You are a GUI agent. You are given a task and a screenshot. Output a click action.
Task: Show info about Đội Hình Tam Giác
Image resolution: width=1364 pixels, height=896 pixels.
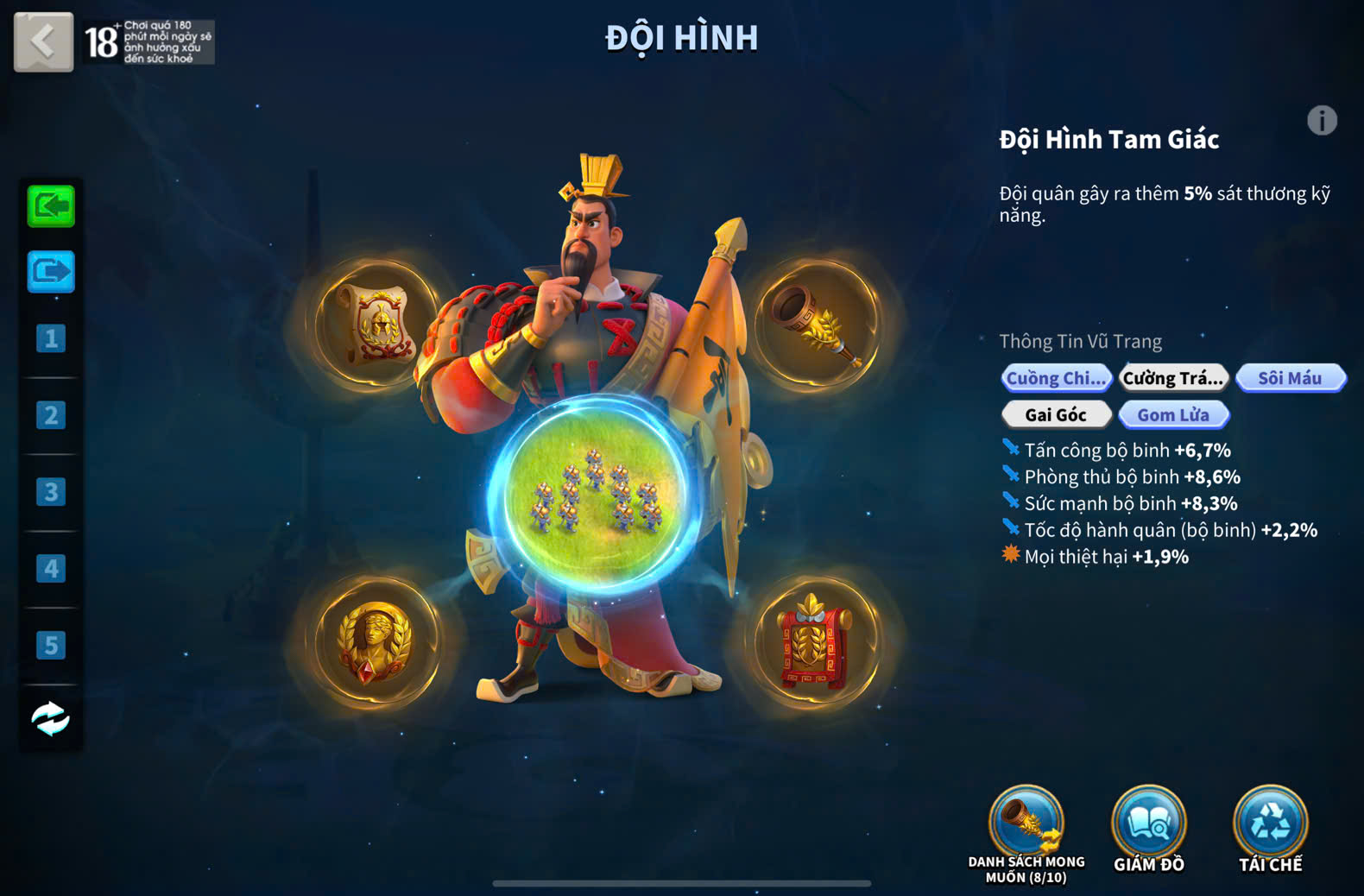click(x=1321, y=121)
